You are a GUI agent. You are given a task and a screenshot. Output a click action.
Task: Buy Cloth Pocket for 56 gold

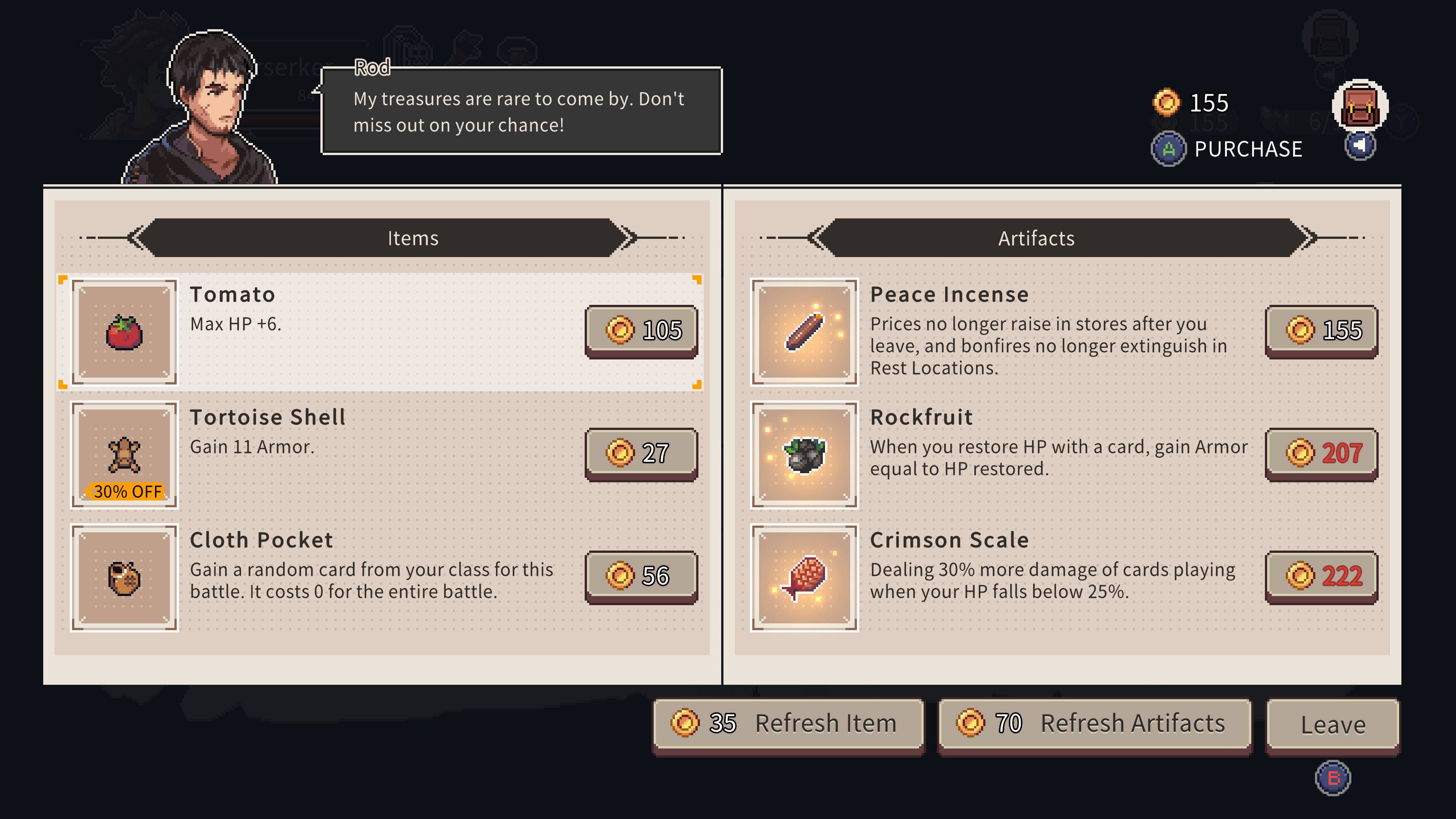click(x=642, y=576)
